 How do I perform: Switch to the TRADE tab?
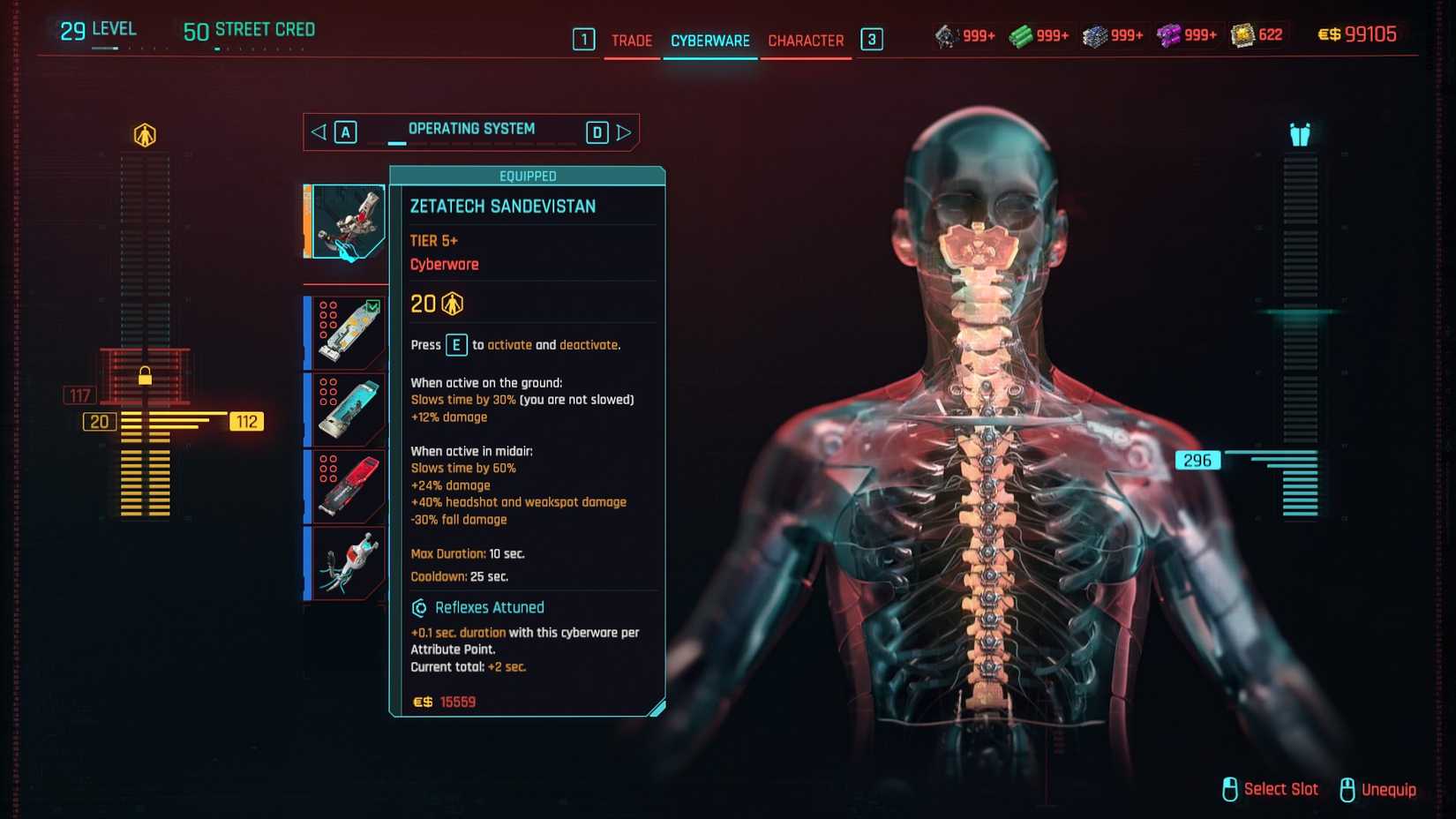pos(631,40)
